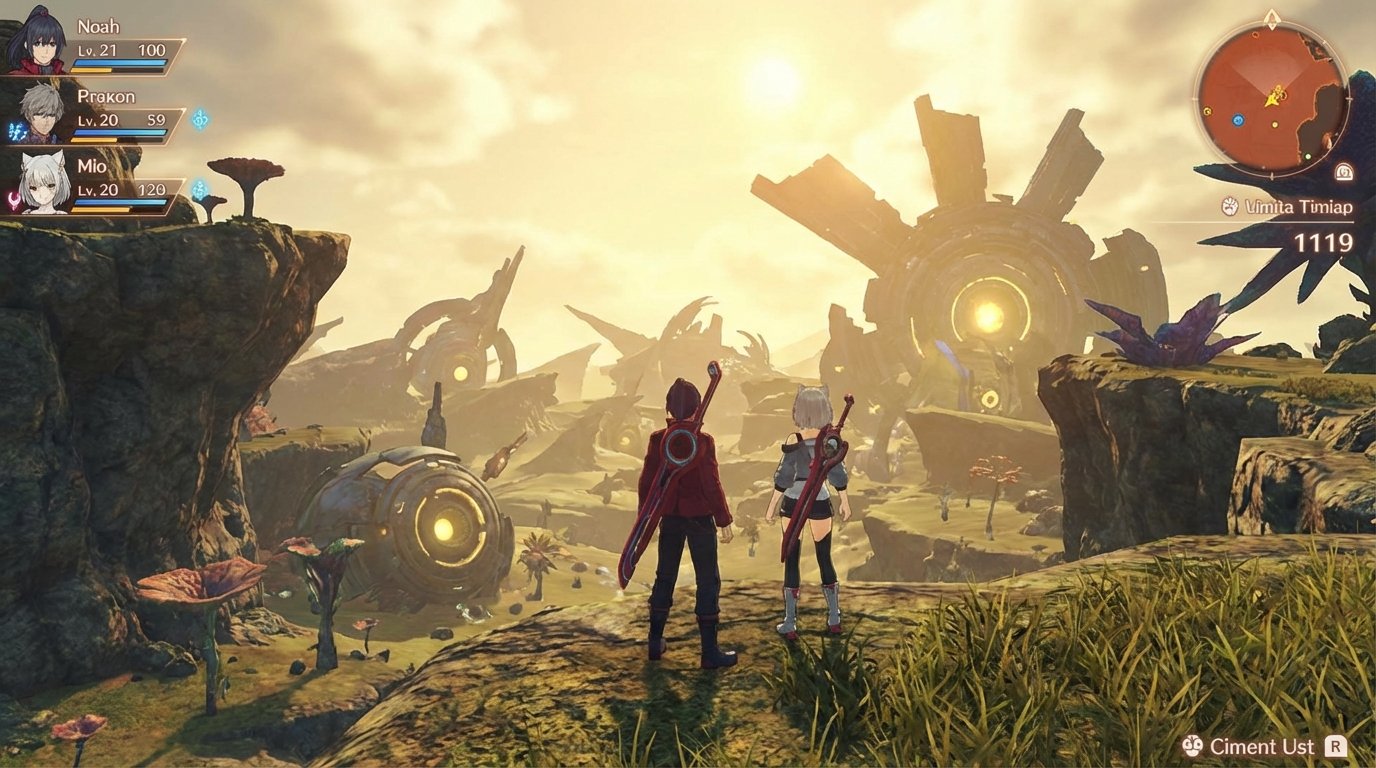Select the blue dot on the minimap
Viewport: 1376px width, 768px height.
tap(1237, 119)
